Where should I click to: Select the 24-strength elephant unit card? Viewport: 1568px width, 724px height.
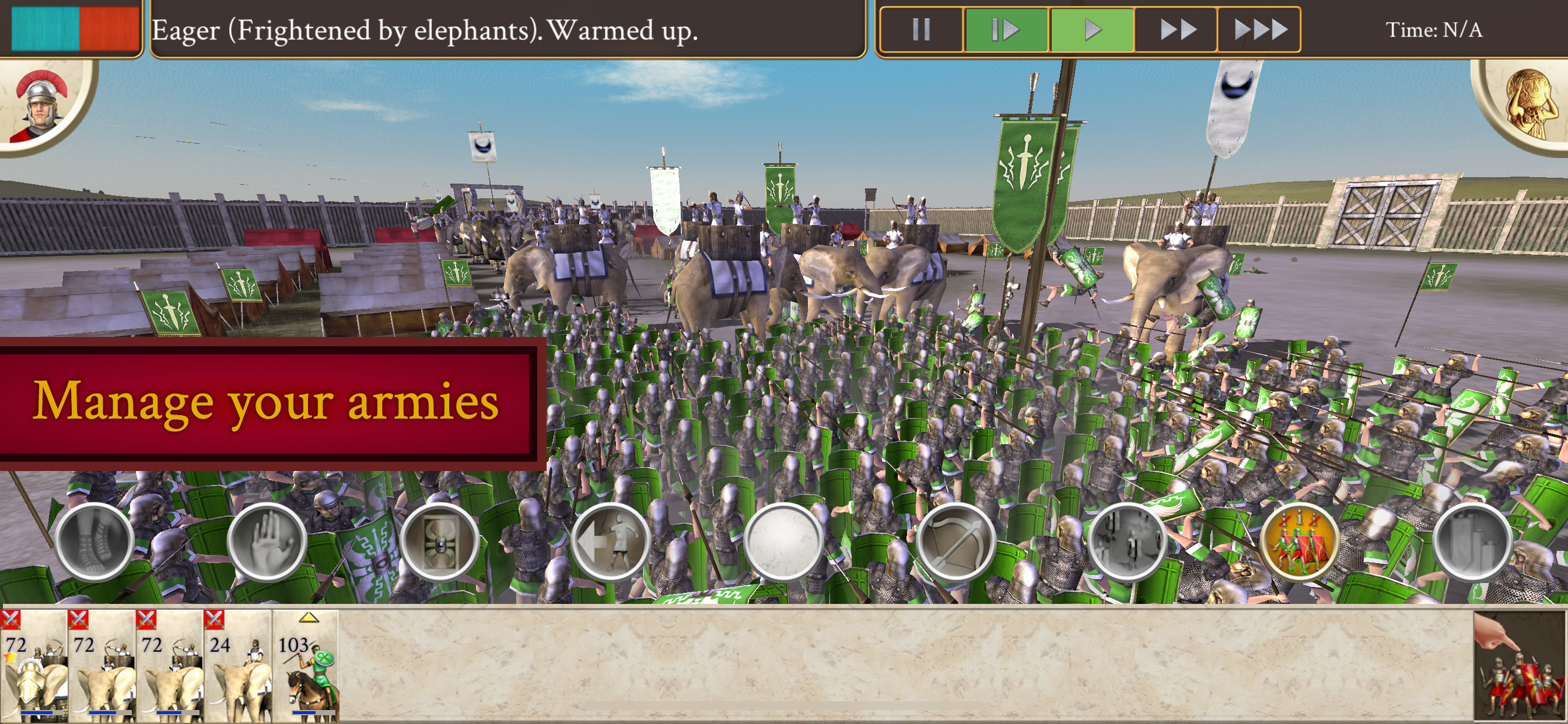(x=238, y=666)
